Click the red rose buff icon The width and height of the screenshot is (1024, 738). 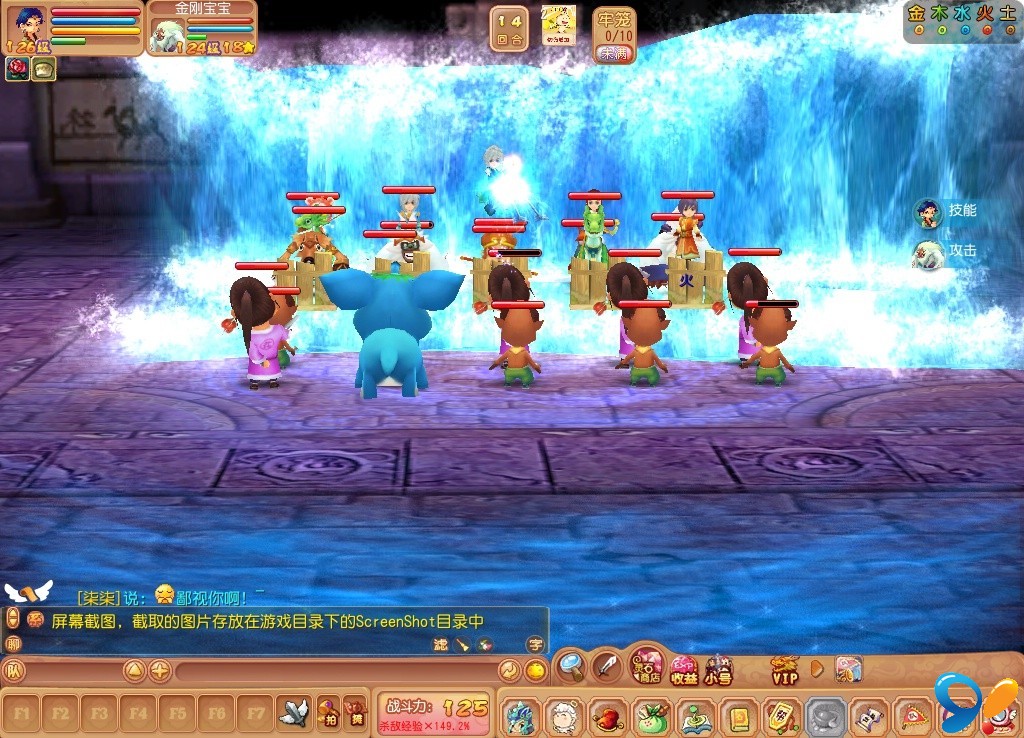(x=18, y=68)
